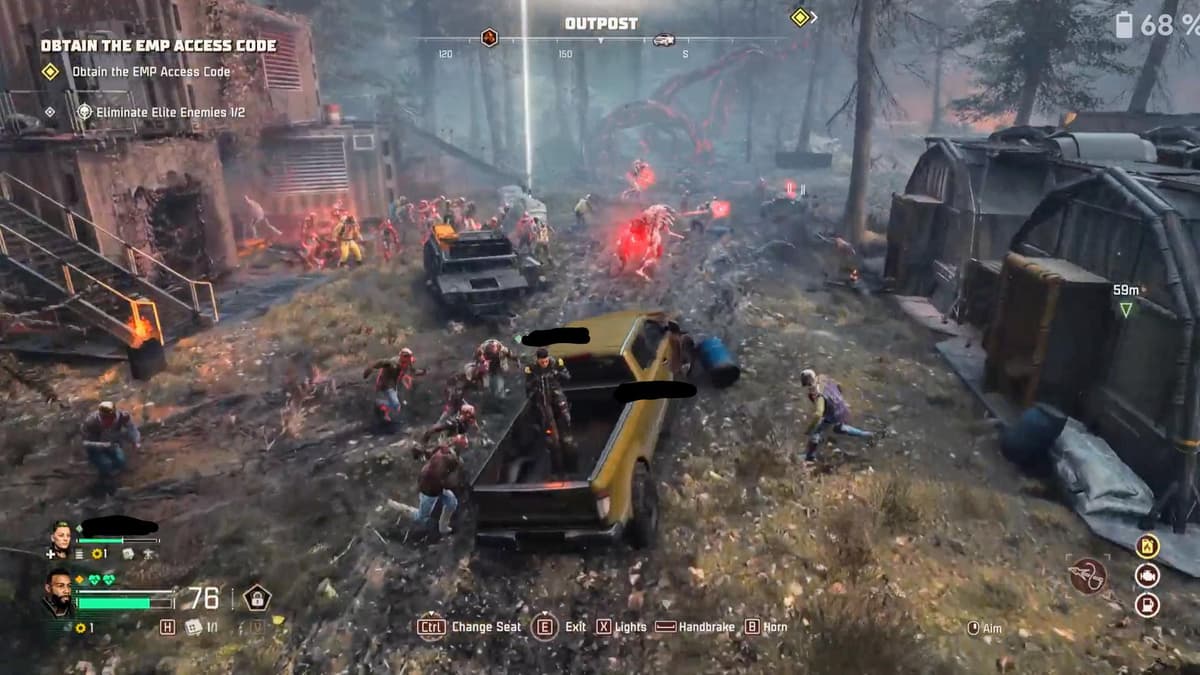Click the yellow diamond objective marker on the compass

800,17
